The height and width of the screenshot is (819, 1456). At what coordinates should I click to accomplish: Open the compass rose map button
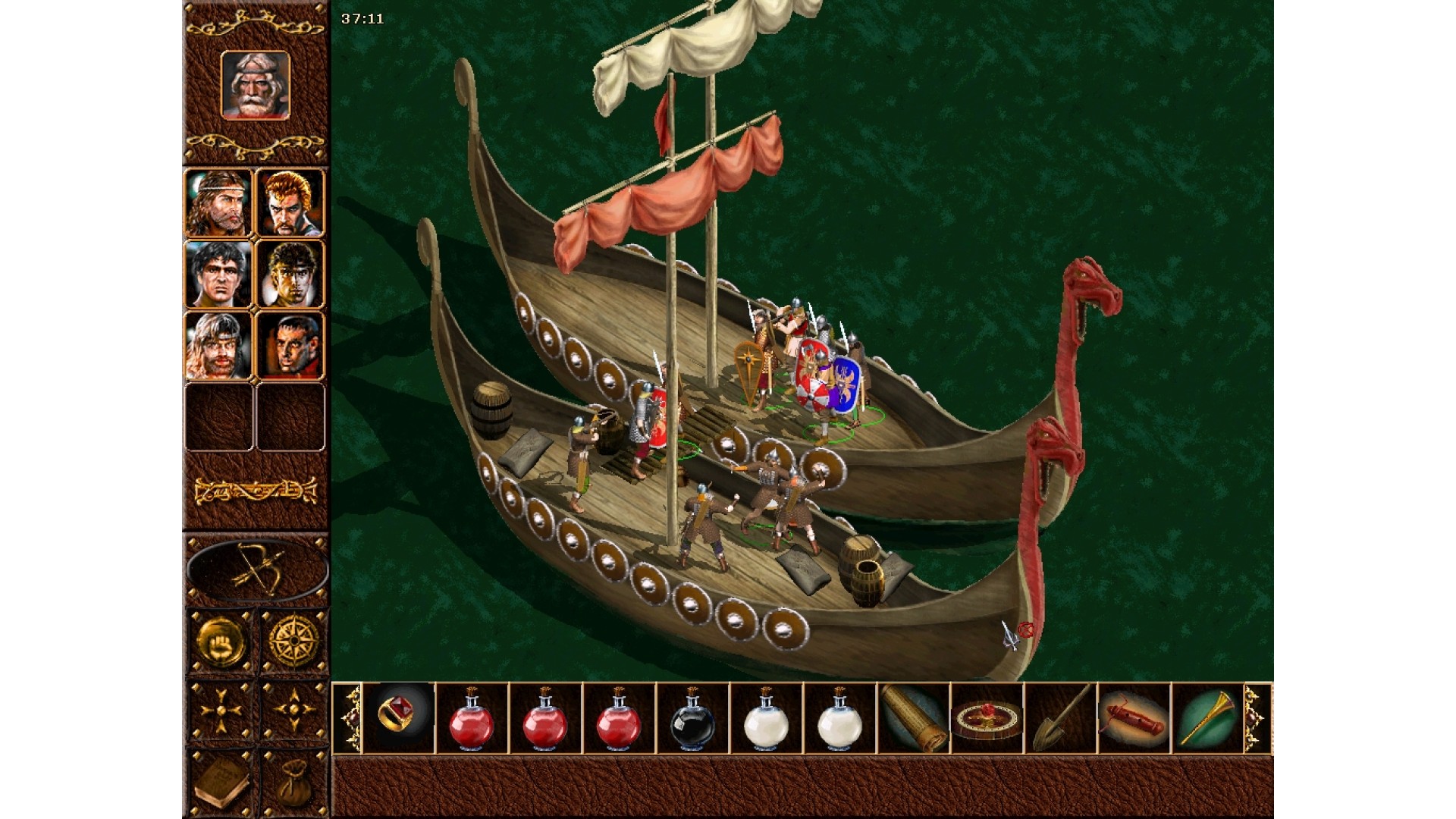click(x=293, y=641)
